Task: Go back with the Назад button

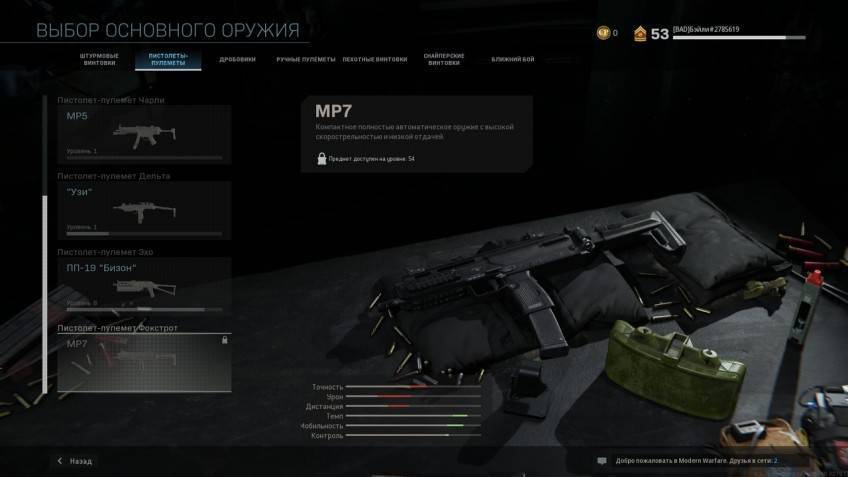Action: (76, 461)
